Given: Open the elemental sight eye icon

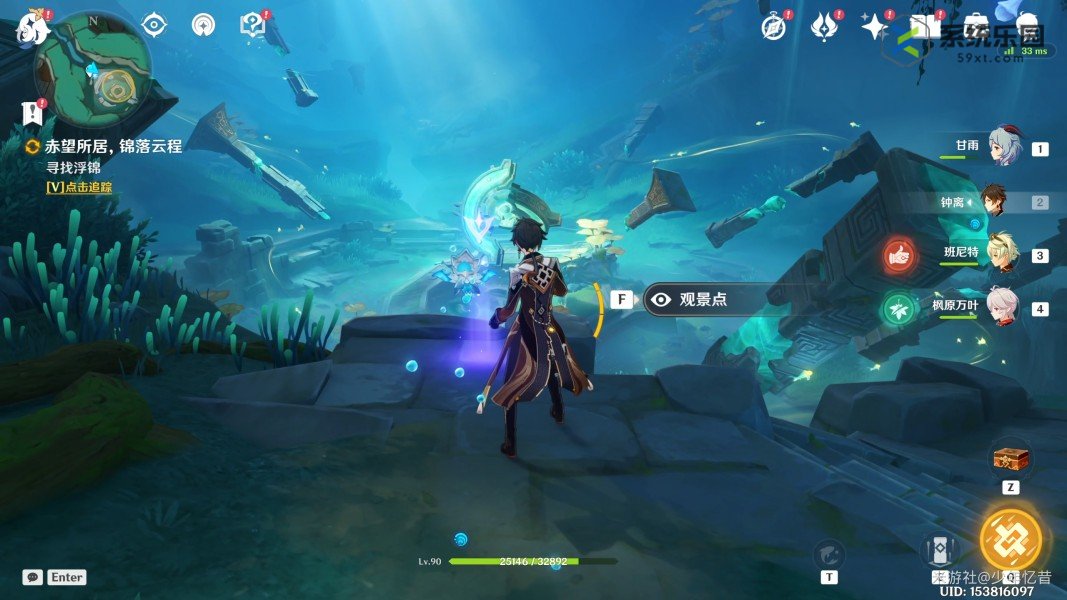Looking at the screenshot, I should tap(154, 24).
